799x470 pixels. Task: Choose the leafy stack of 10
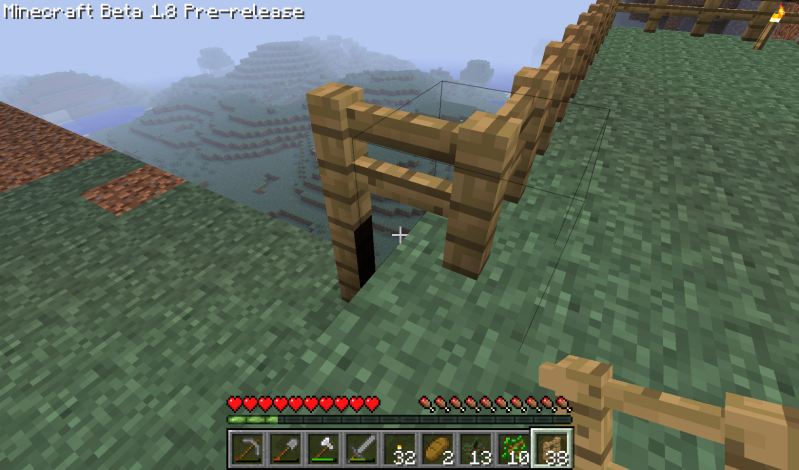point(513,449)
